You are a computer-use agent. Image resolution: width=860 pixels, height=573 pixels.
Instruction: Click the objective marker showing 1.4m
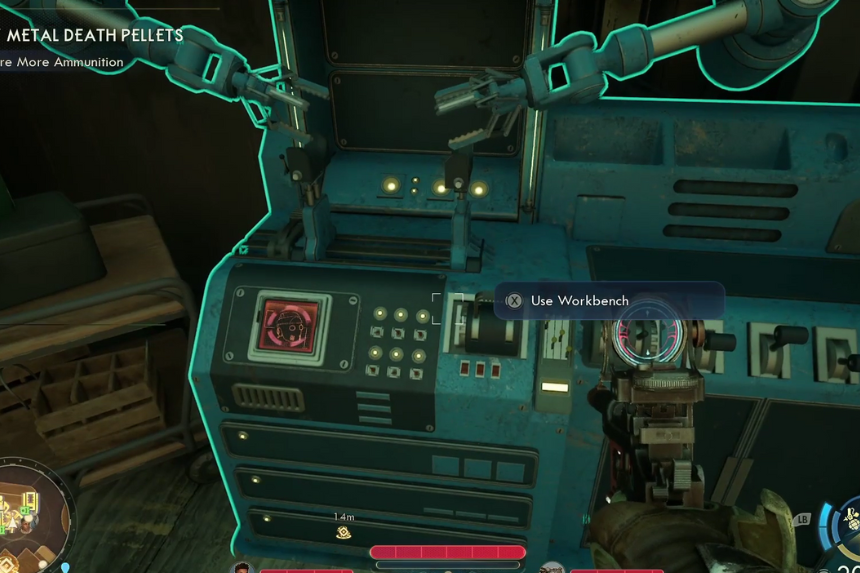(344, 531)
